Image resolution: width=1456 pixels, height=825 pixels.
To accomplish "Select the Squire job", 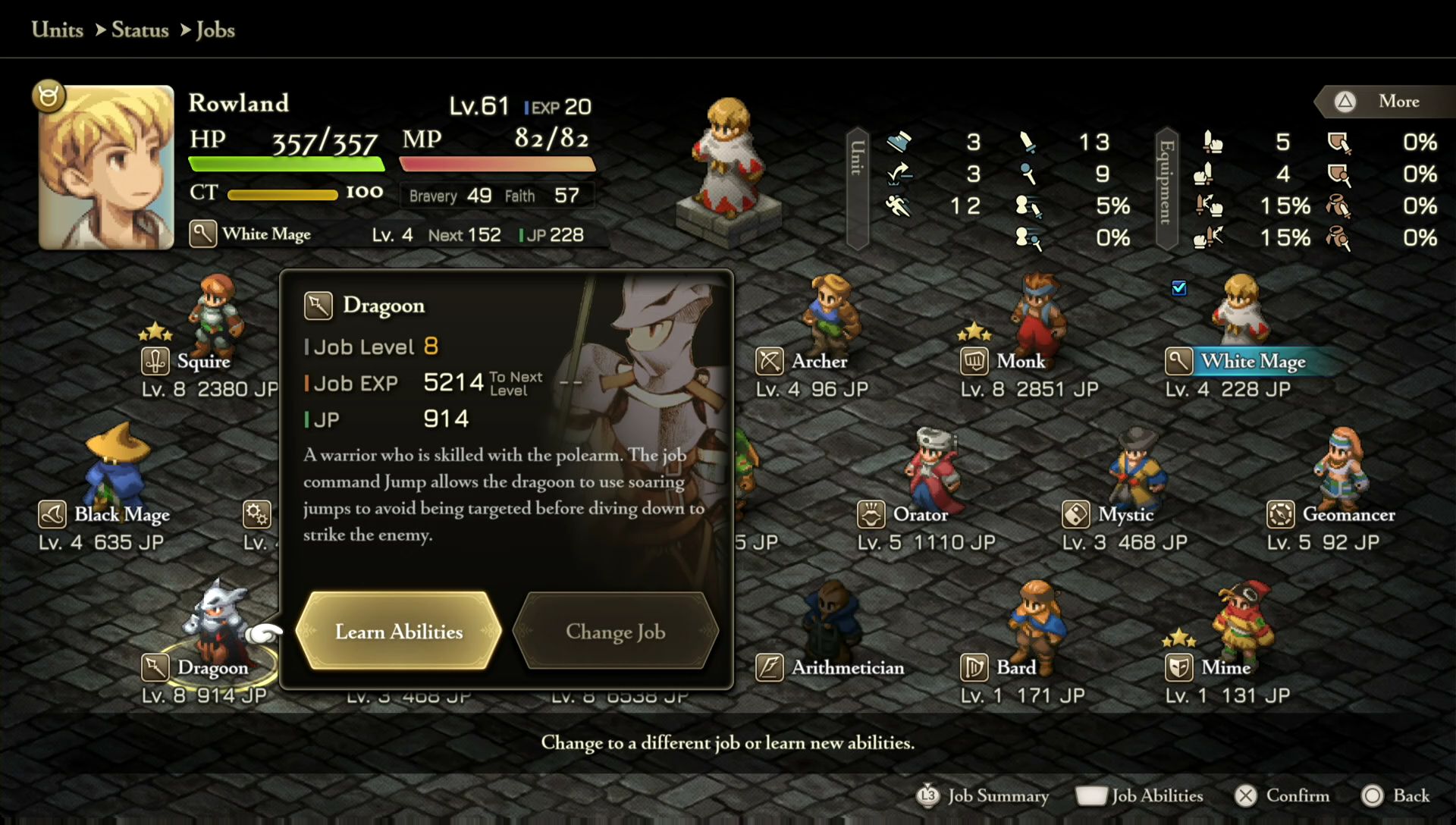I will pyautogui.click(x=202, y=361).
